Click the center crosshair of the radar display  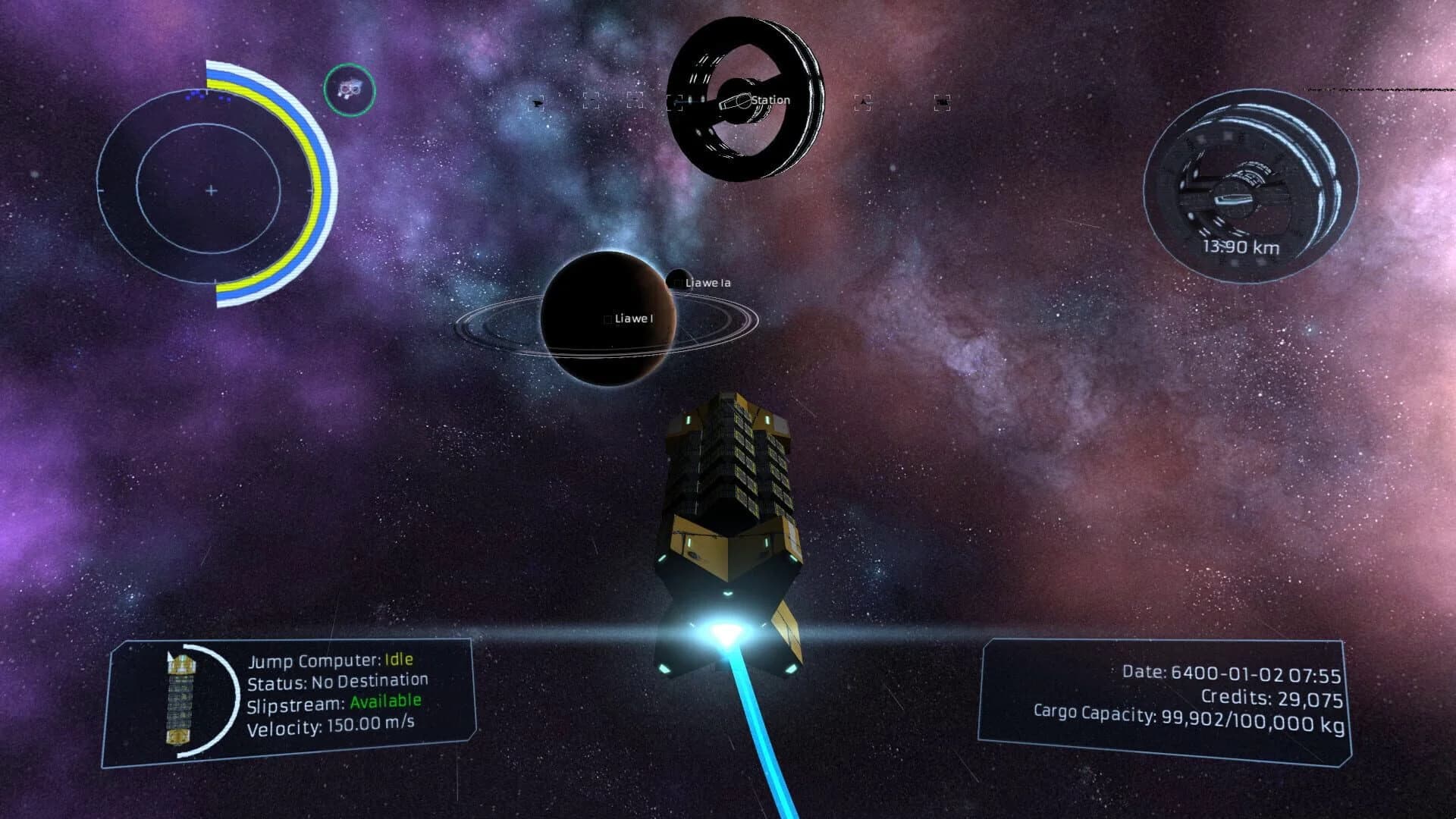[210, 190]
